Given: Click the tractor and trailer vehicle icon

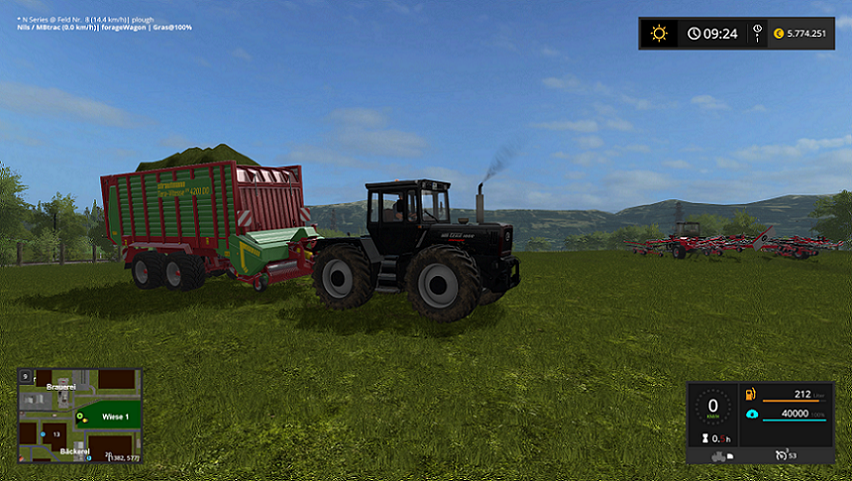Looking at the screenshot, I should click(x=720, y=456).
